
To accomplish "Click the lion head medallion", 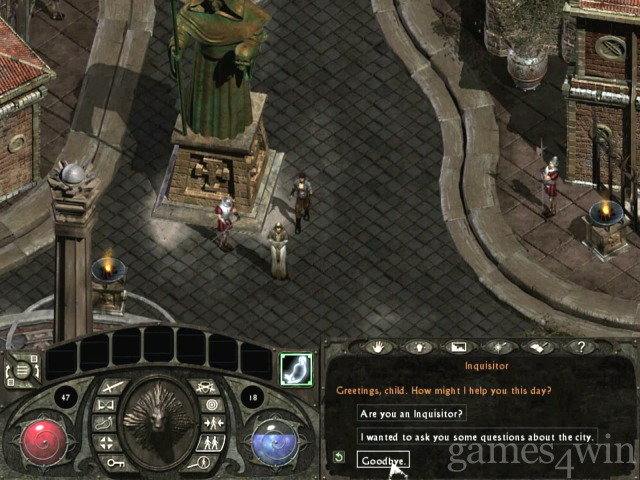I will point(158,418).
